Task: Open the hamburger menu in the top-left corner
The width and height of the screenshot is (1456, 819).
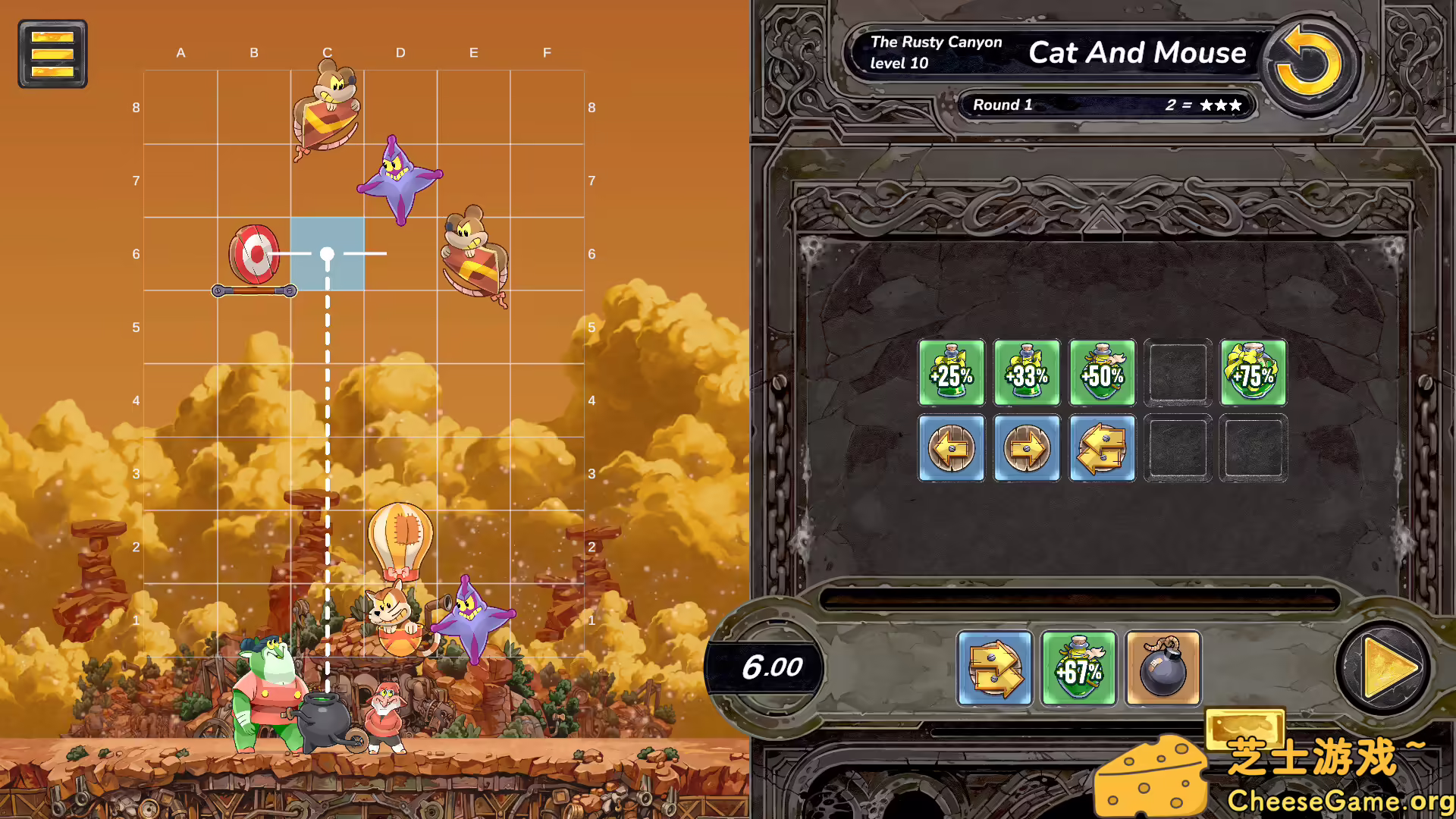Action: (52, 53)
